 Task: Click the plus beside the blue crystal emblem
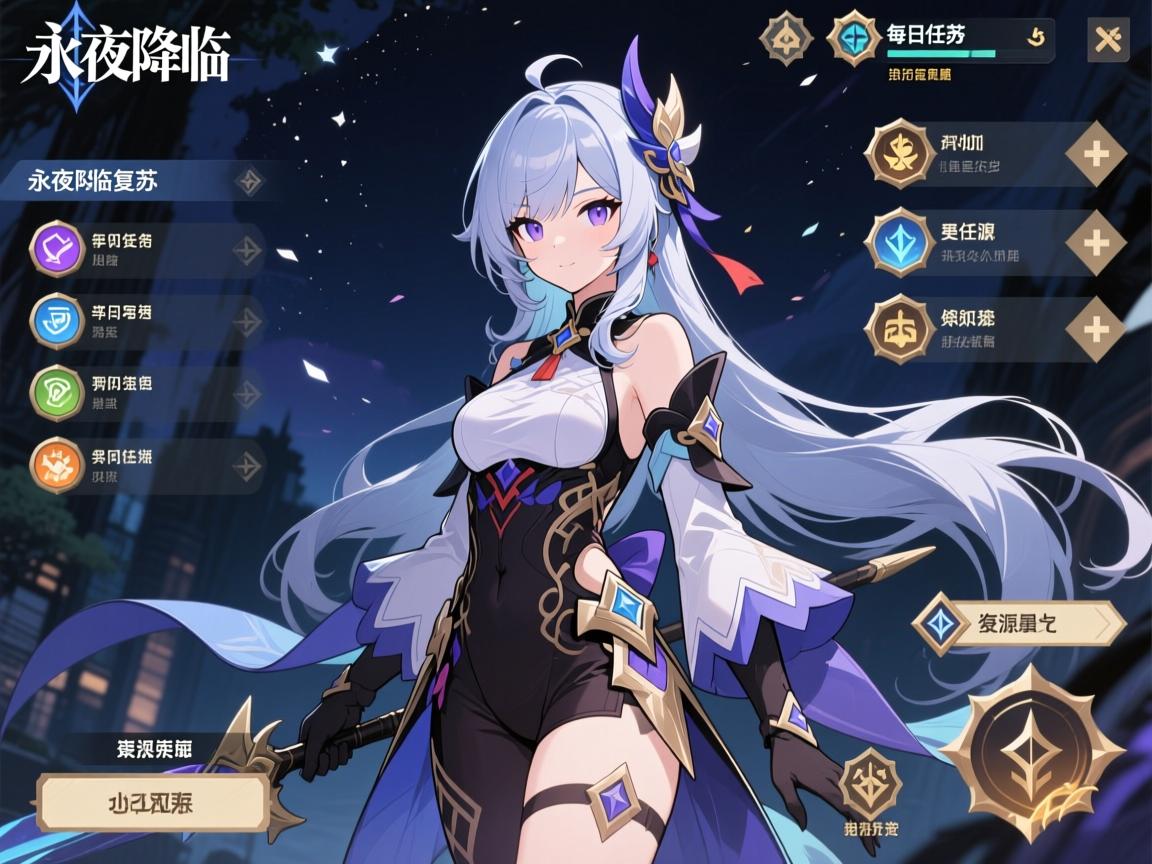[1096, 242]
